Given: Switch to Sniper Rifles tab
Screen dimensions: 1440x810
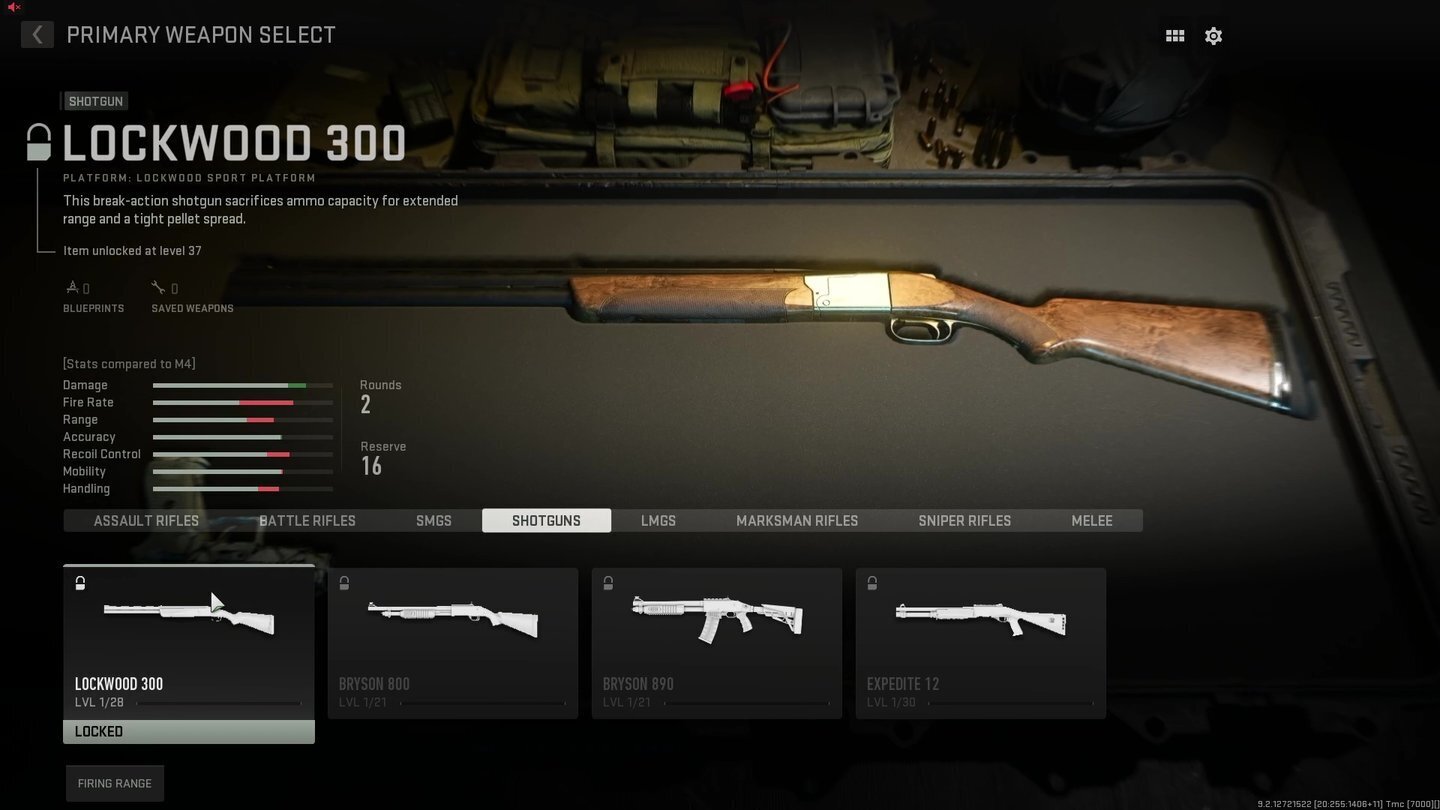Looking at the screenshot, I should pyautogui.click(x=964, y=520).
